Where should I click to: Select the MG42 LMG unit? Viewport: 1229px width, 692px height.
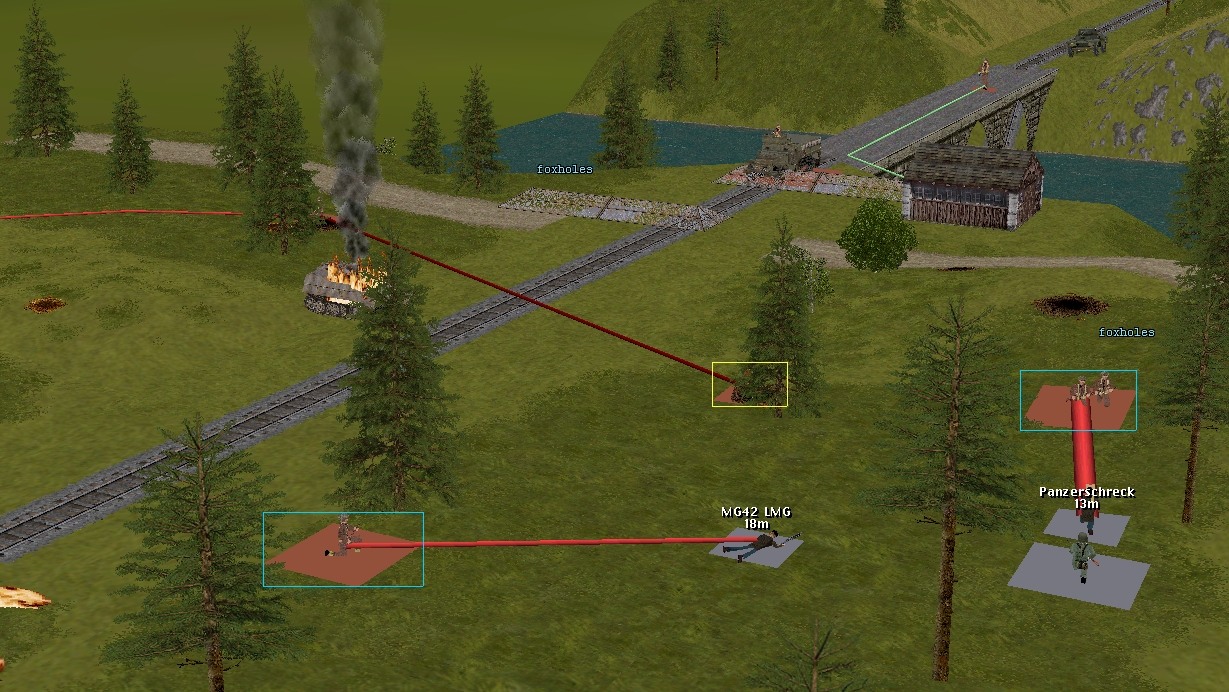click(x=762, y=544)
